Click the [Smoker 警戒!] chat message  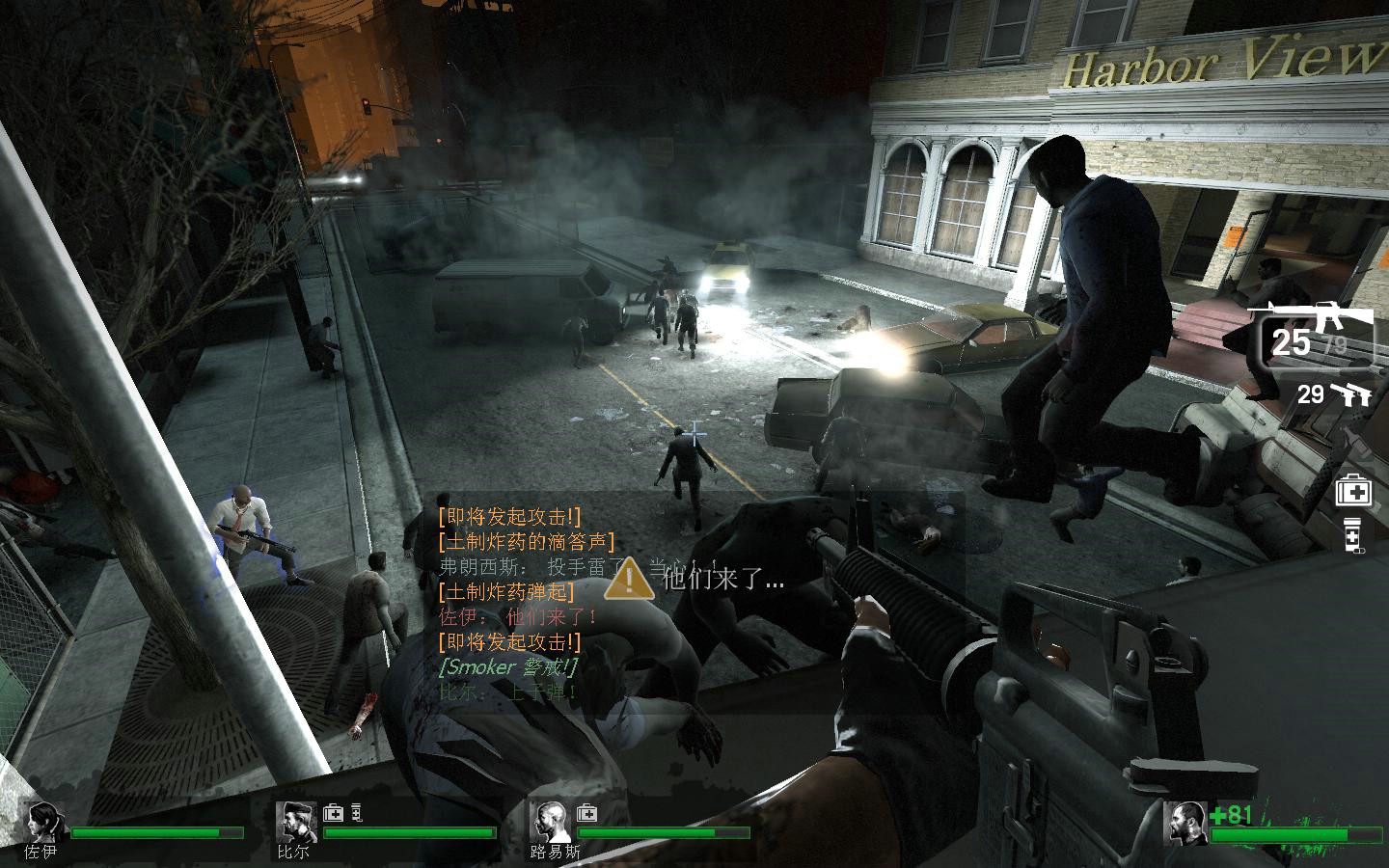click(507, 666)
